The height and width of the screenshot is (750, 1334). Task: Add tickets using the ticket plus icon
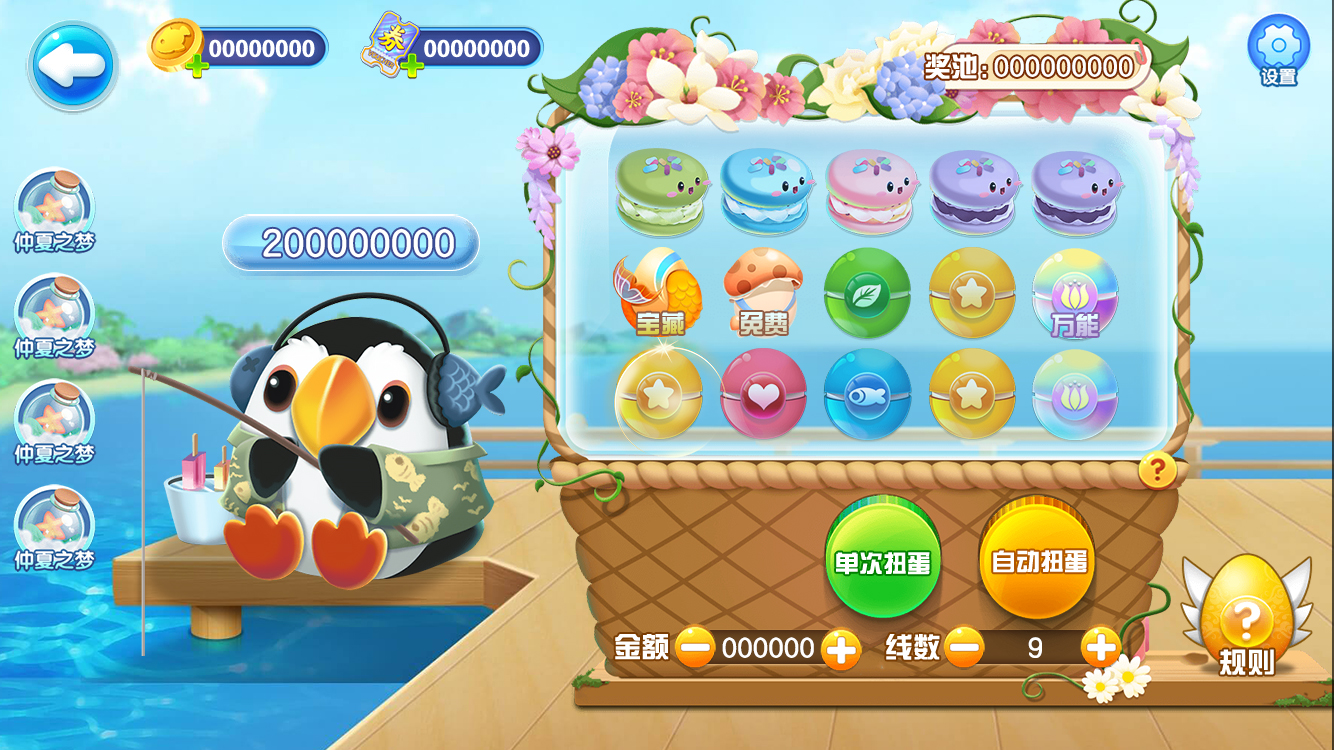click(411, 66)
